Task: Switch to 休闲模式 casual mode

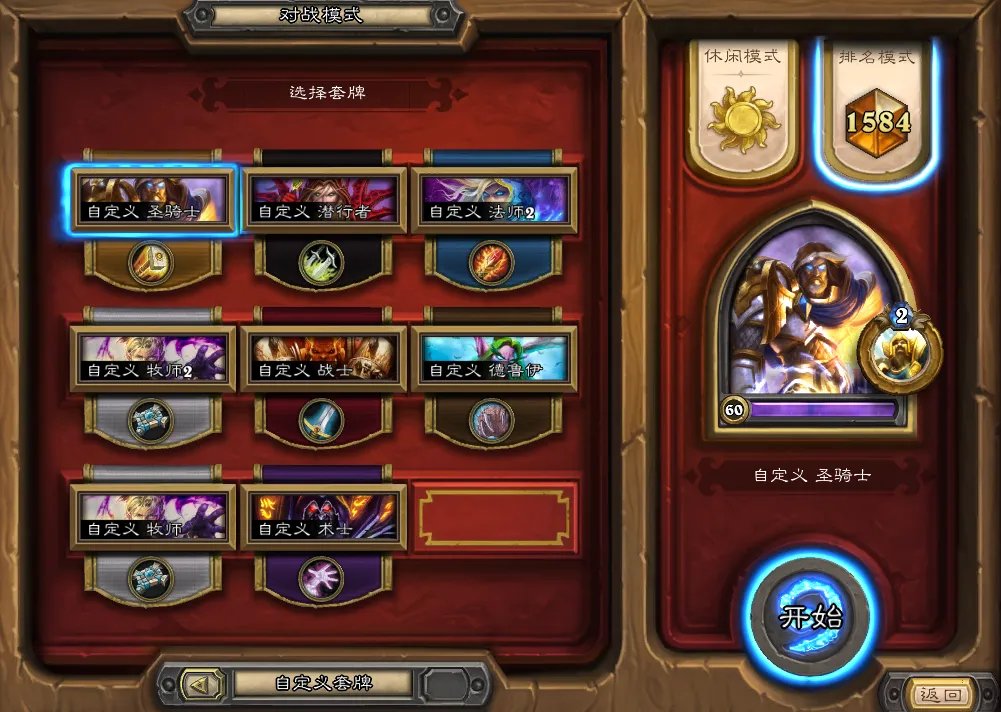Action: (741, 108)
